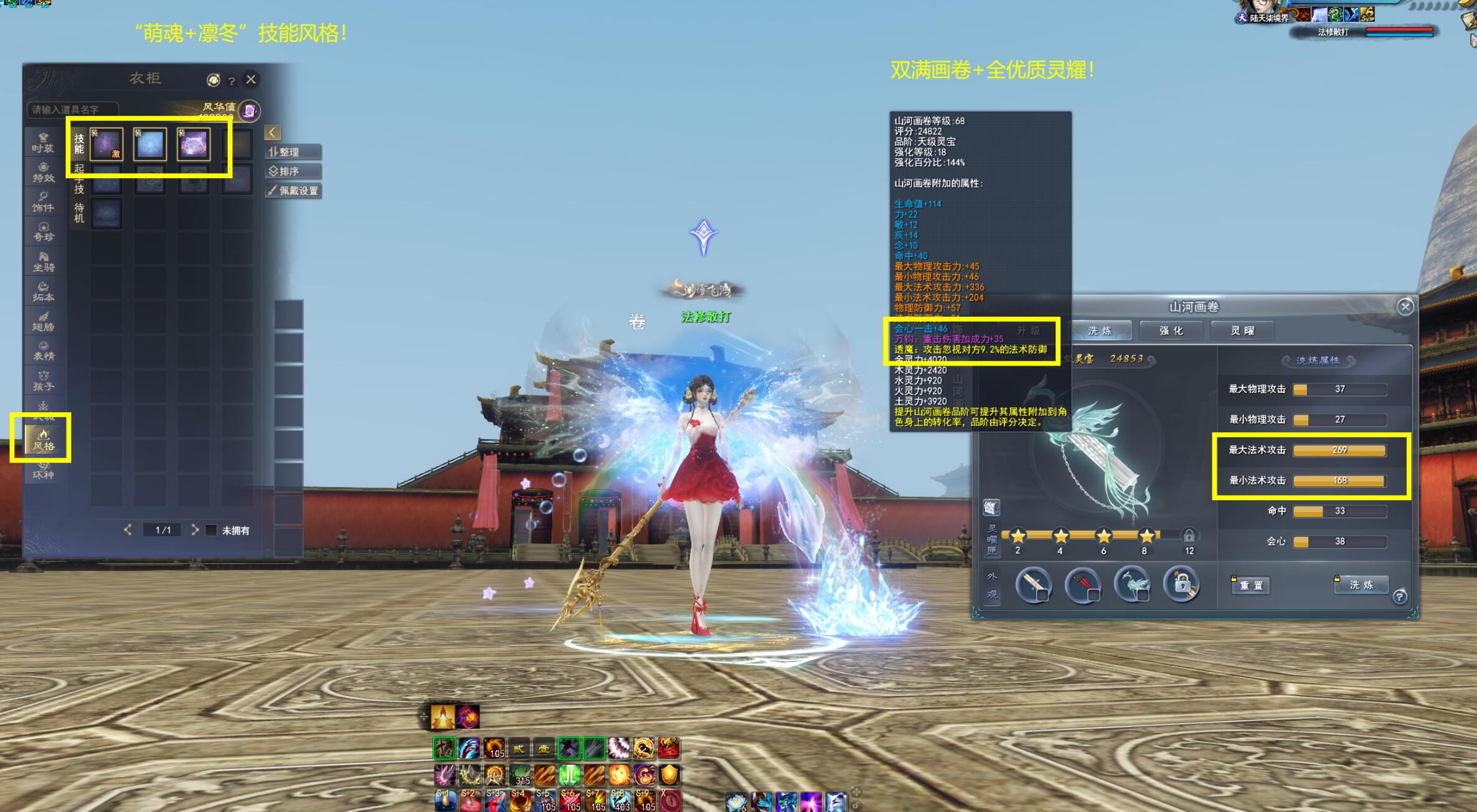The width and height of the screenshot is (1477, 812).
Task: Open 佩戴设置 wear settings
Action: (293, 191)
